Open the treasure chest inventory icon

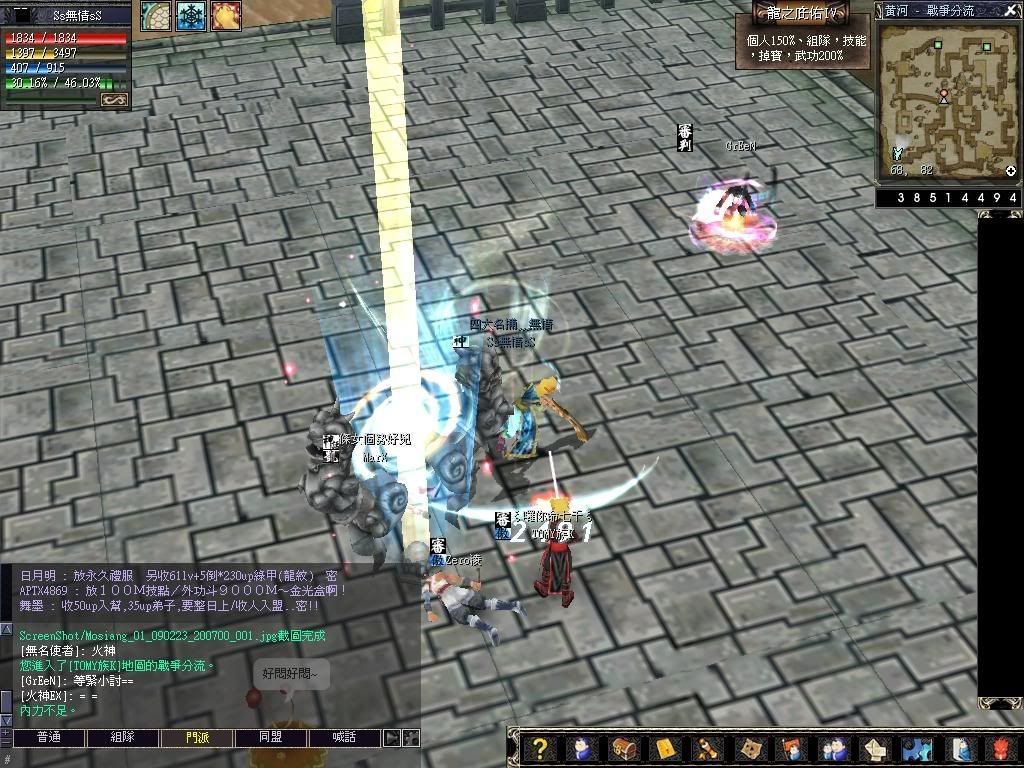(622, 748)
